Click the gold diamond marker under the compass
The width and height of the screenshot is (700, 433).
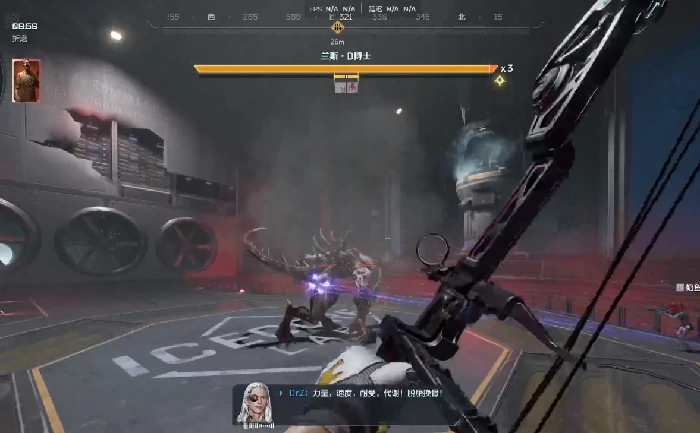(x=337, y=28)
